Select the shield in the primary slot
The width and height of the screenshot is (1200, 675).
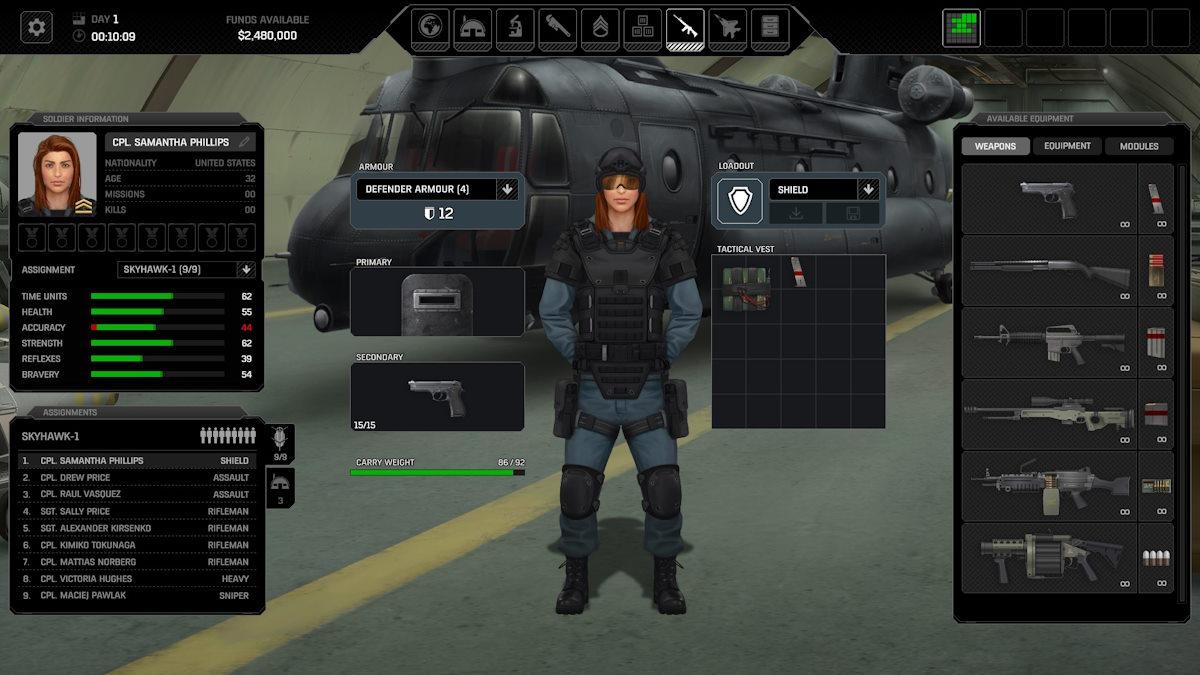click(437, 302)
